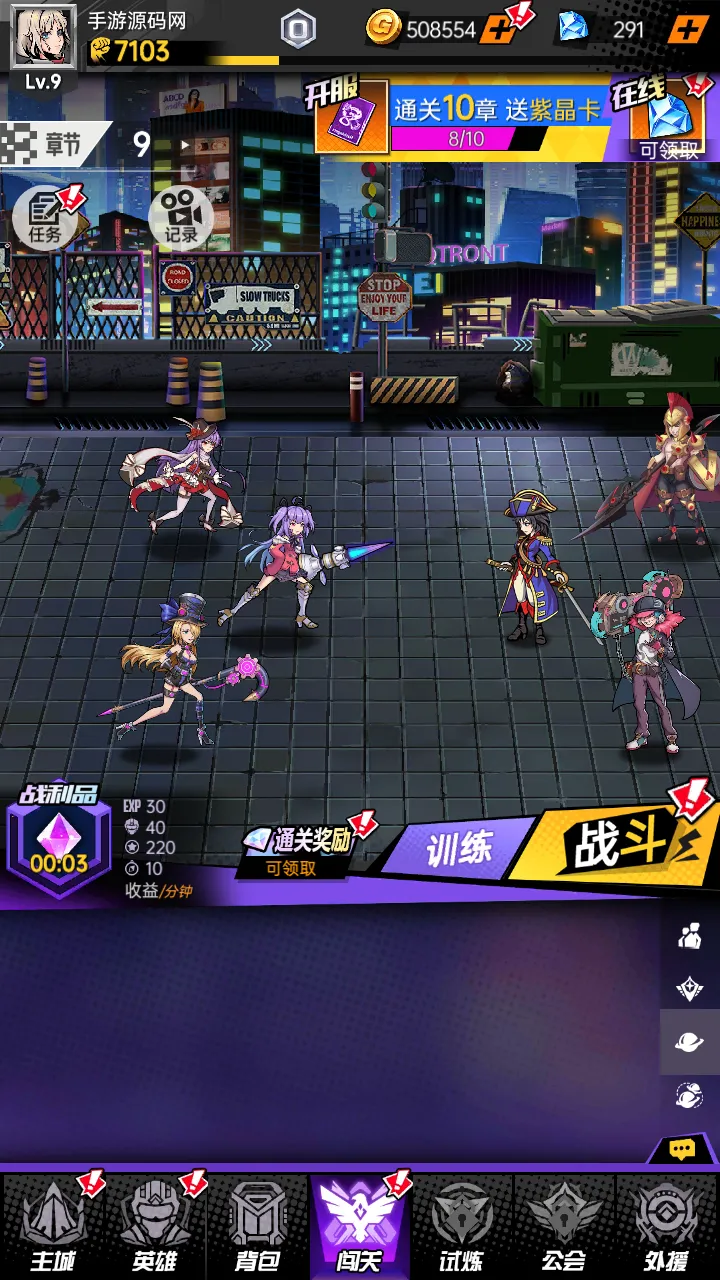The height and width of the screenshot is (1280, 720).
Task: Open the 任务 quest list
Action: click(x=46, y=216)
